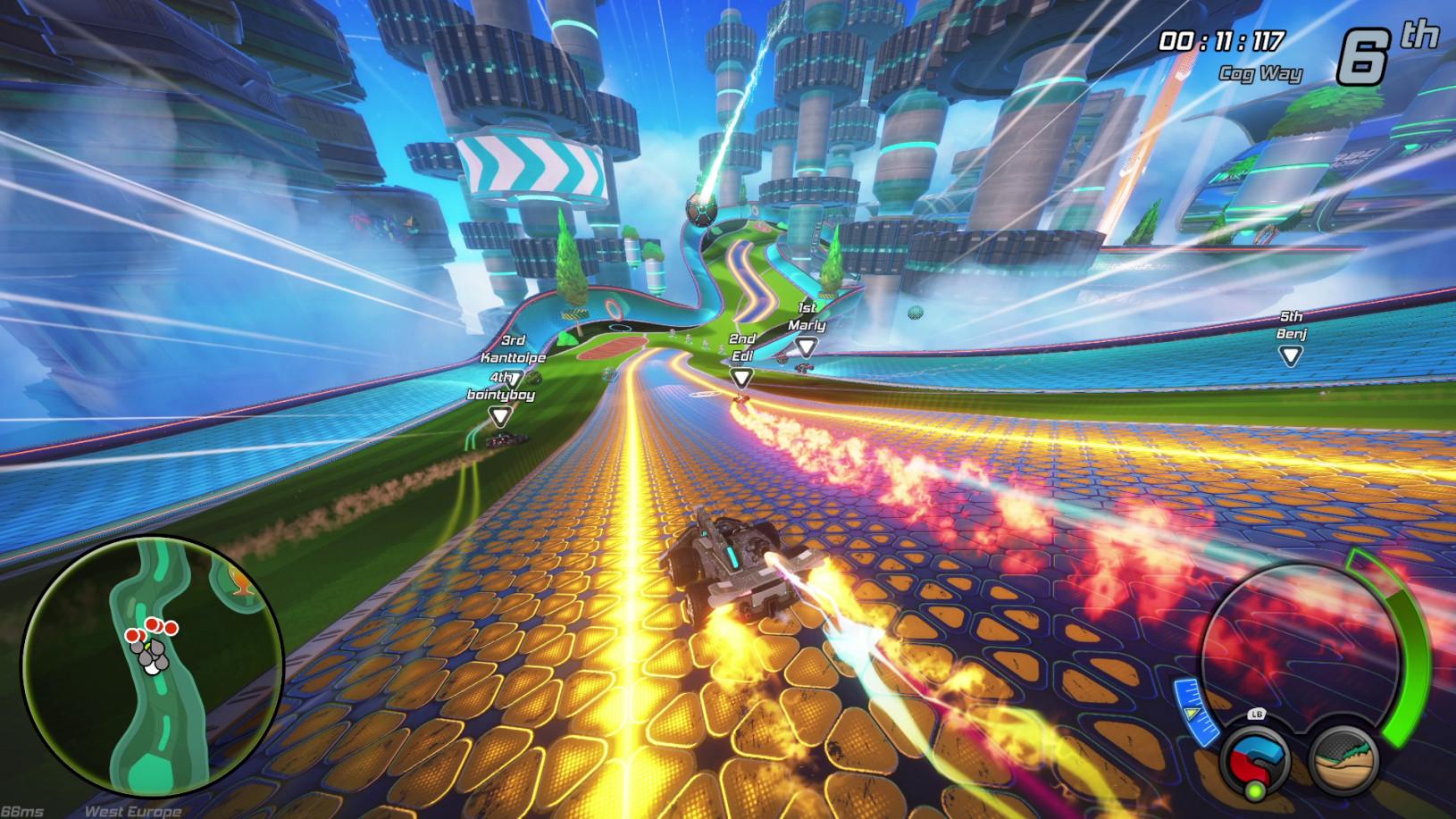Click the white player arrow on the minimap

[x=152, y=668]
